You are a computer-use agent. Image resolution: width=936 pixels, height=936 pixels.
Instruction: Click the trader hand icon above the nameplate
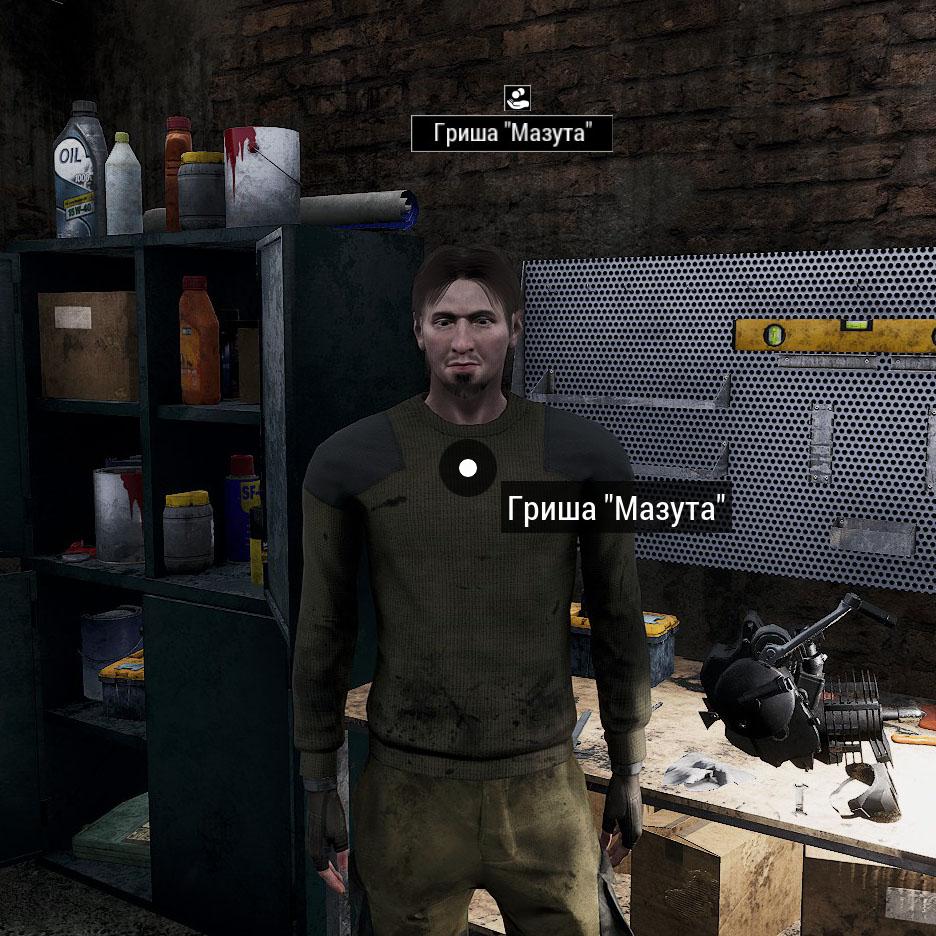tap(517, 98)
